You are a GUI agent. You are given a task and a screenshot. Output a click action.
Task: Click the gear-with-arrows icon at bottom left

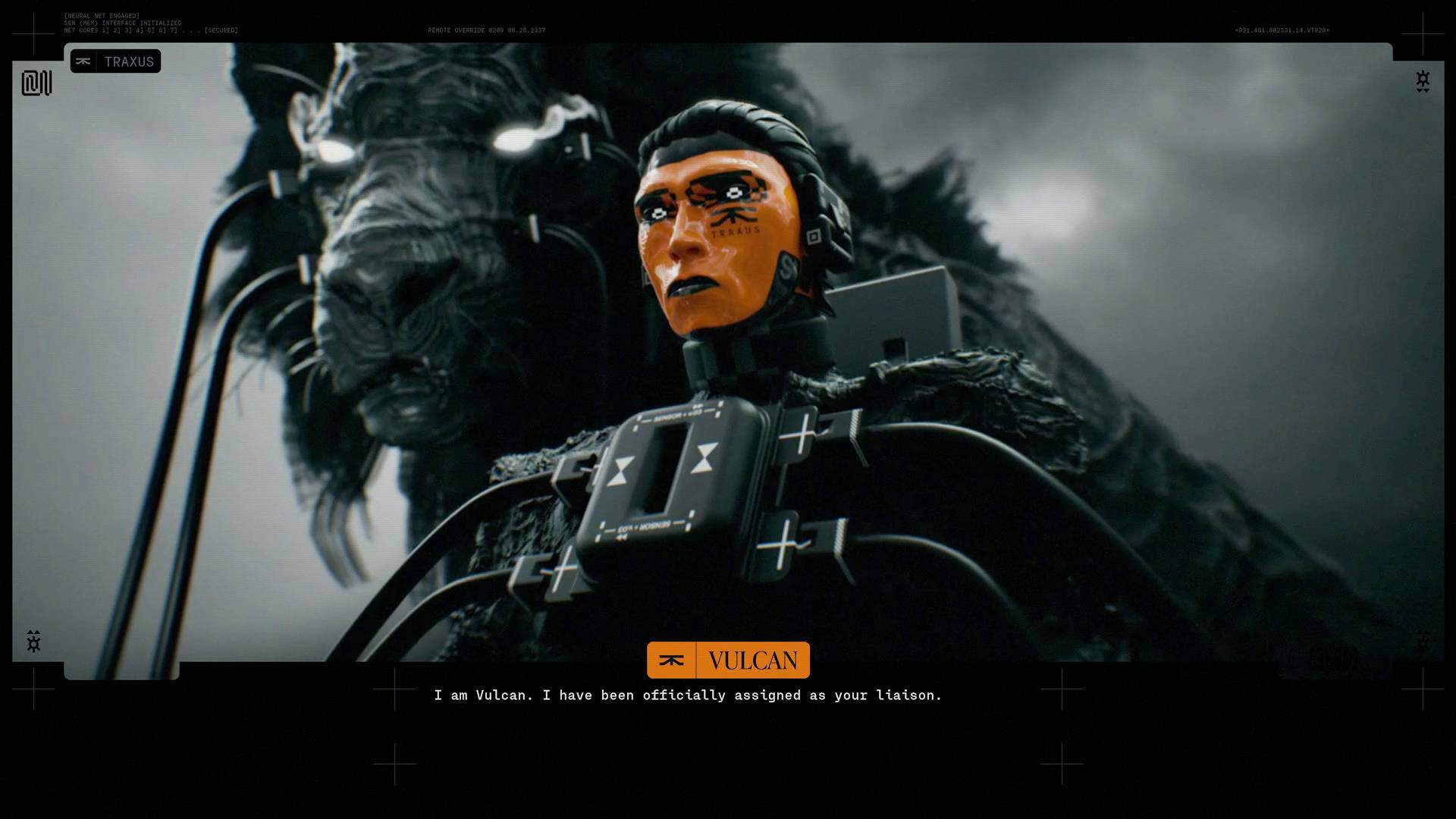(34, 641)
